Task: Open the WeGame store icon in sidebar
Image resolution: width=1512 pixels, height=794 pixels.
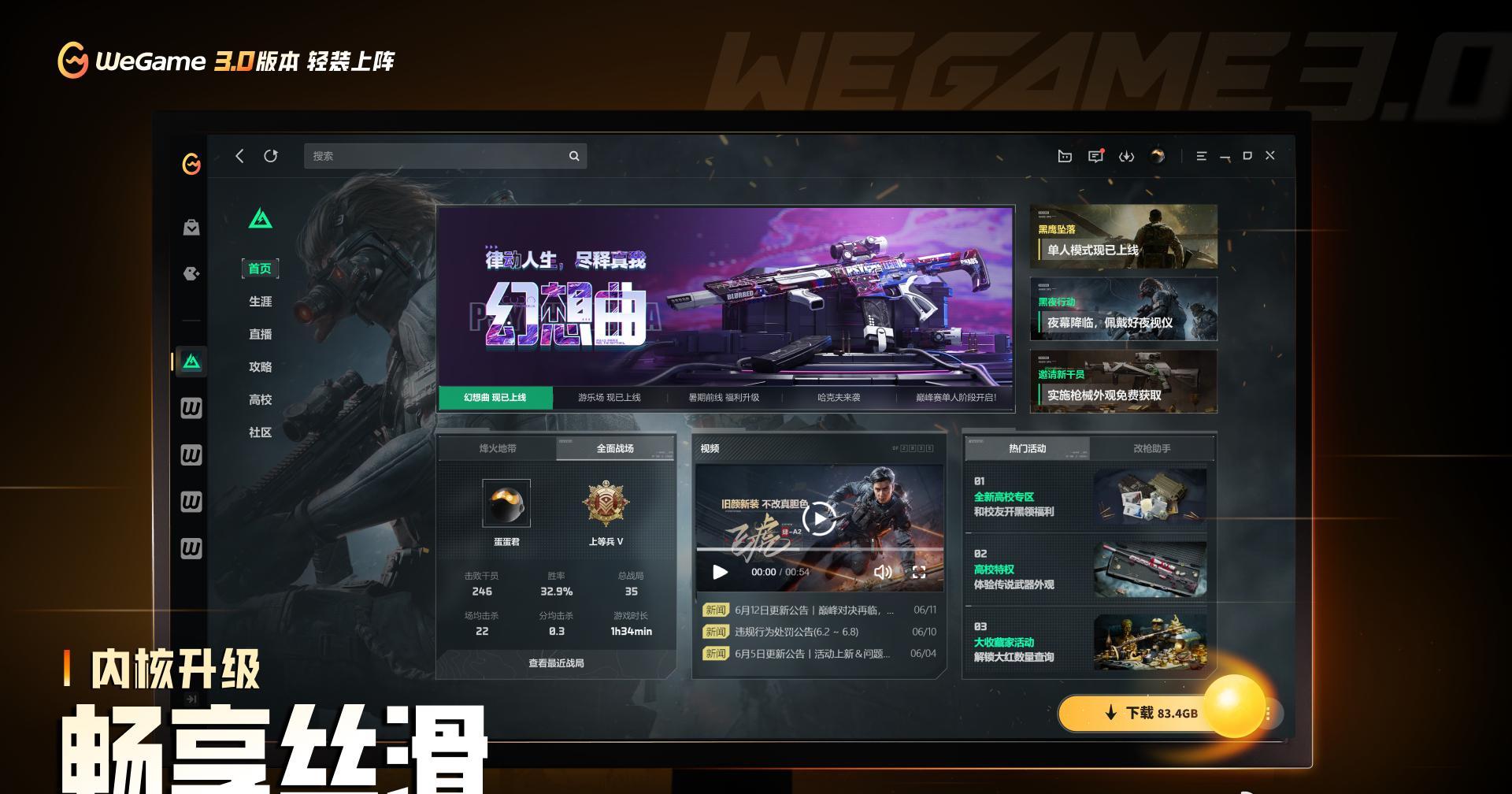Action: [191, 227]
